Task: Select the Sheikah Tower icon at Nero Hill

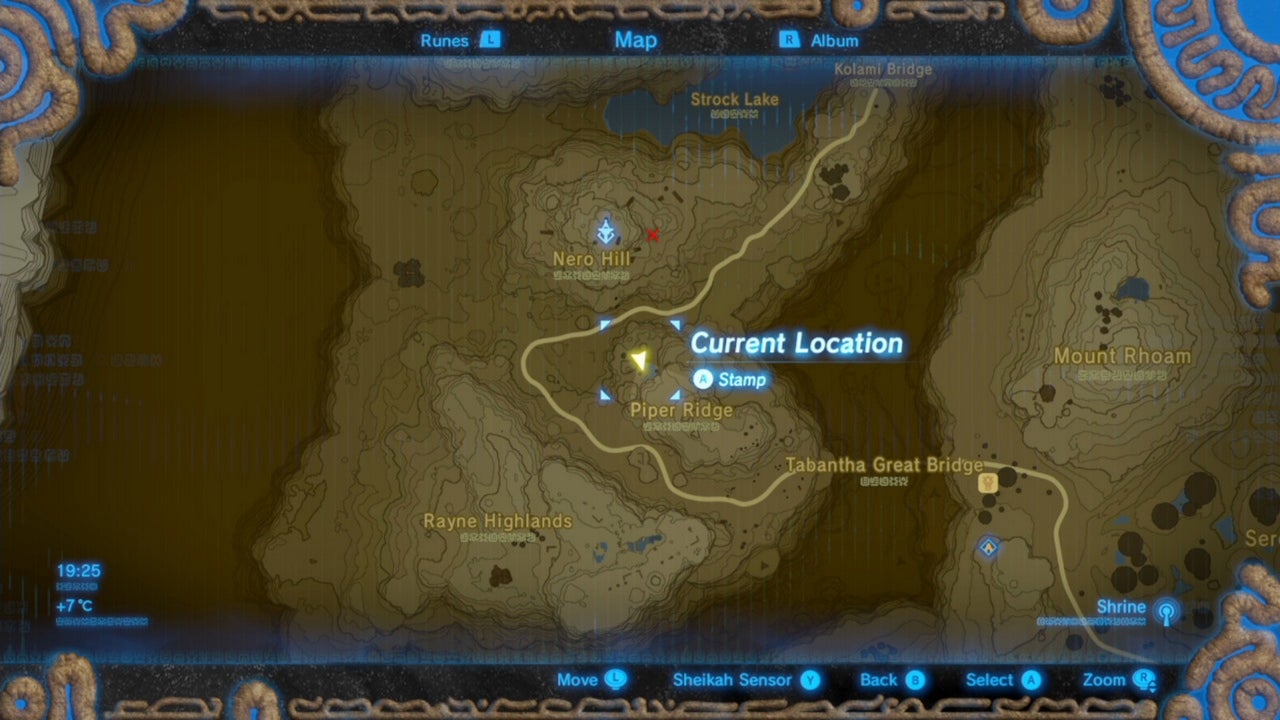Action: pyautogui.click(x=606, y=228)
